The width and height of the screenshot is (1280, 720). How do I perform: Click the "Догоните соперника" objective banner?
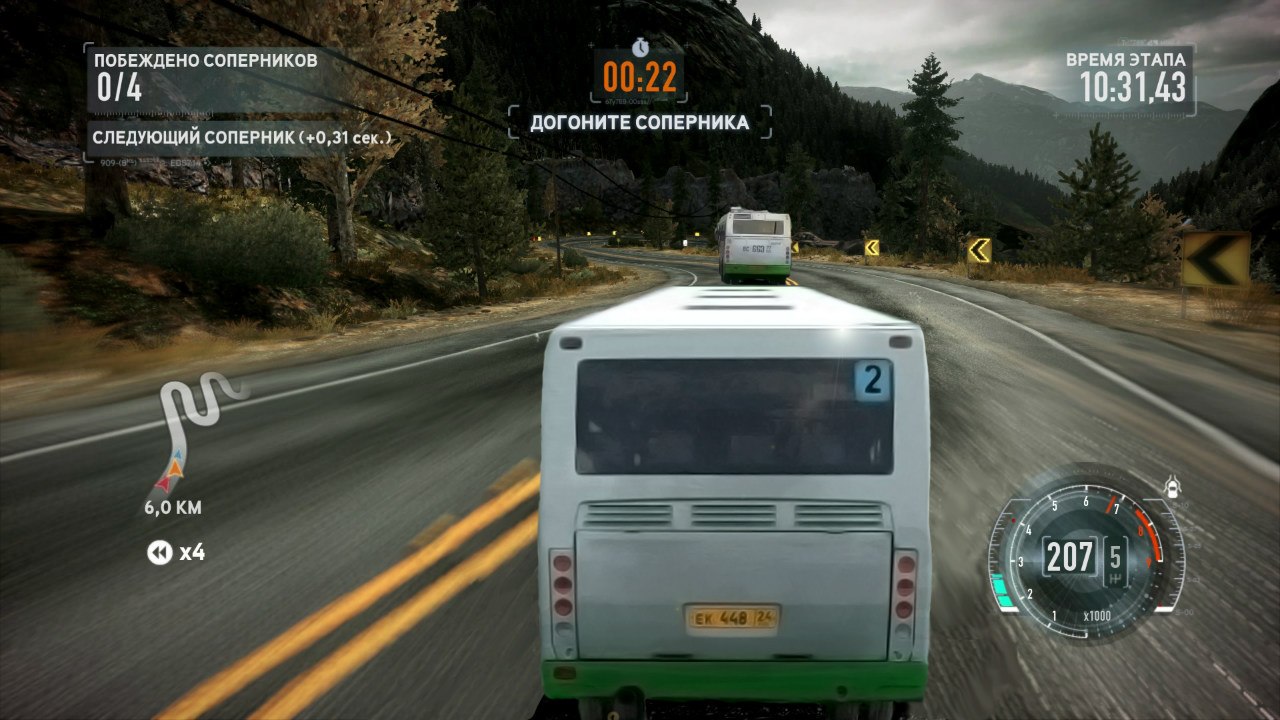[639, 123]
